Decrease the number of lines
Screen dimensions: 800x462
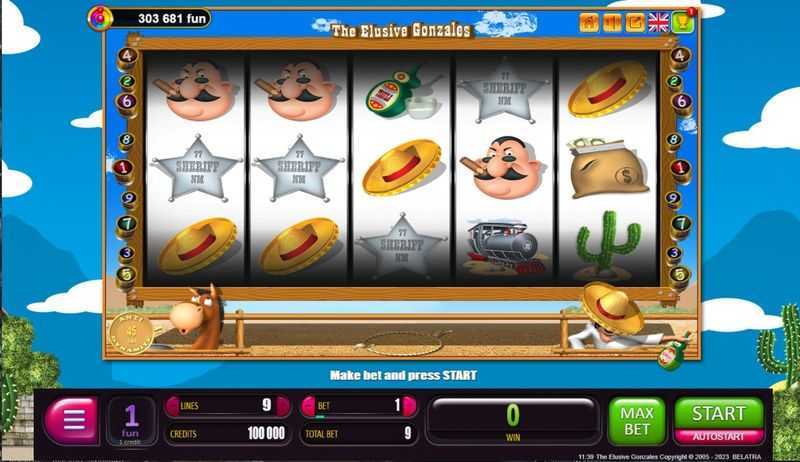tap(171, 406)
